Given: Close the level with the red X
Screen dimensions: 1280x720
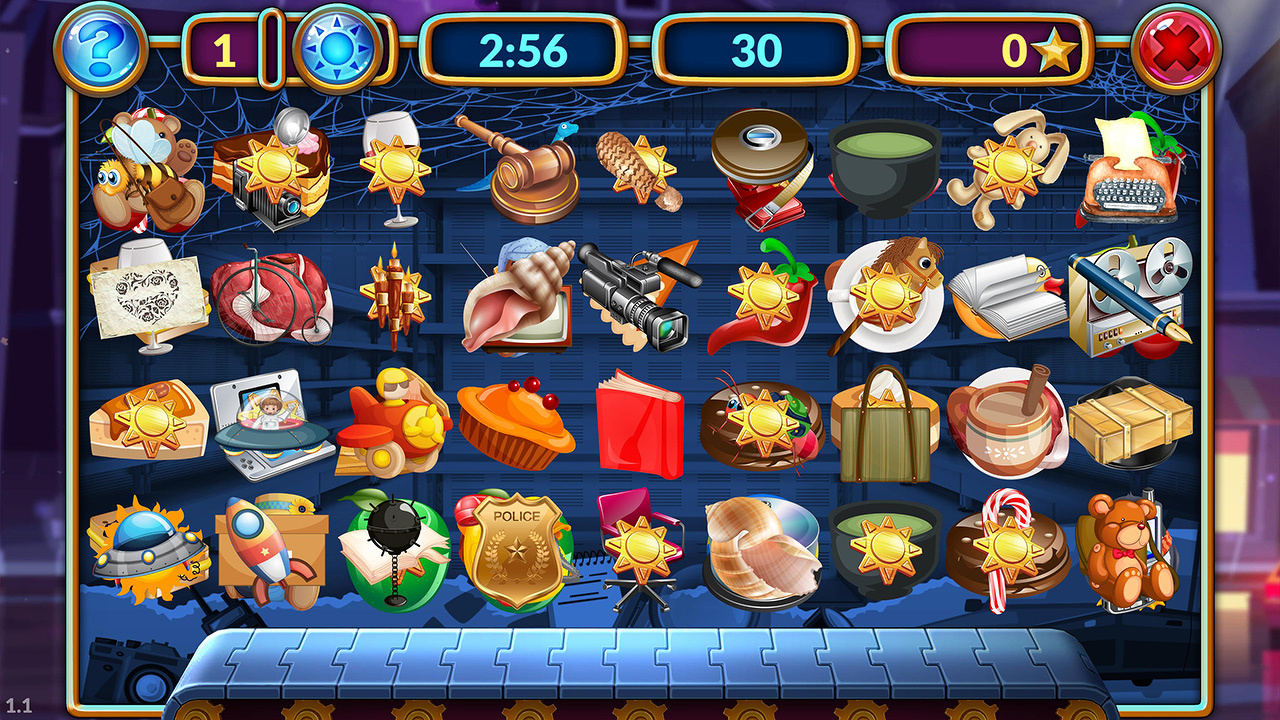Looking at the screenshot, I should click(1176, 48).
